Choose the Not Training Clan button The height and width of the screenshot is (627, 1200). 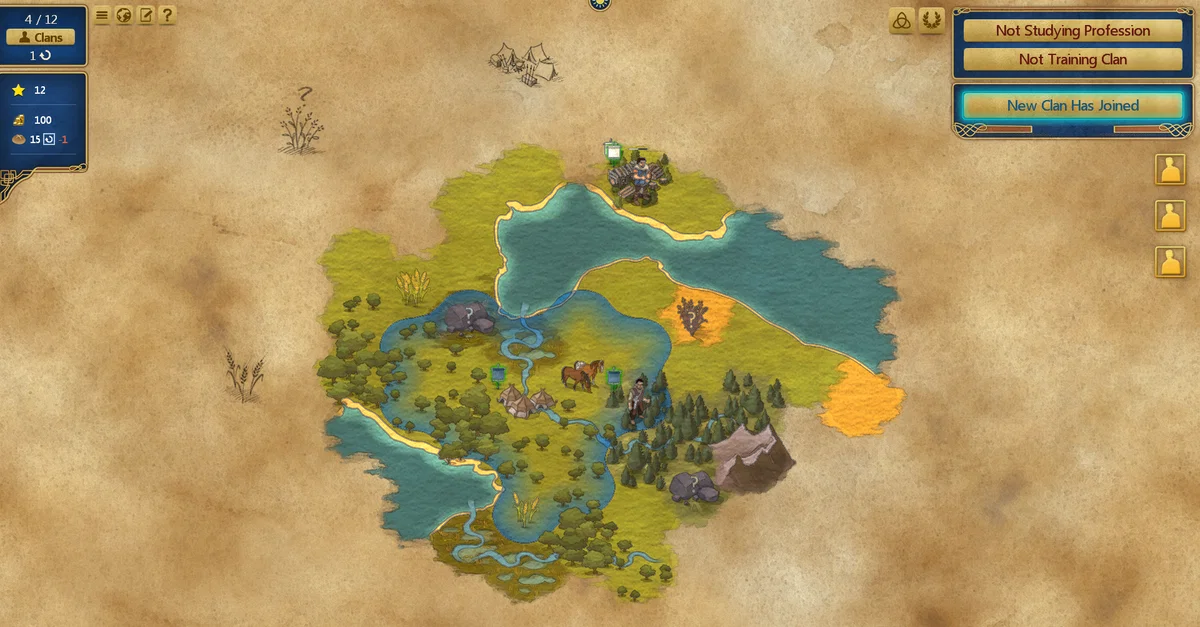coord(1072,59)
